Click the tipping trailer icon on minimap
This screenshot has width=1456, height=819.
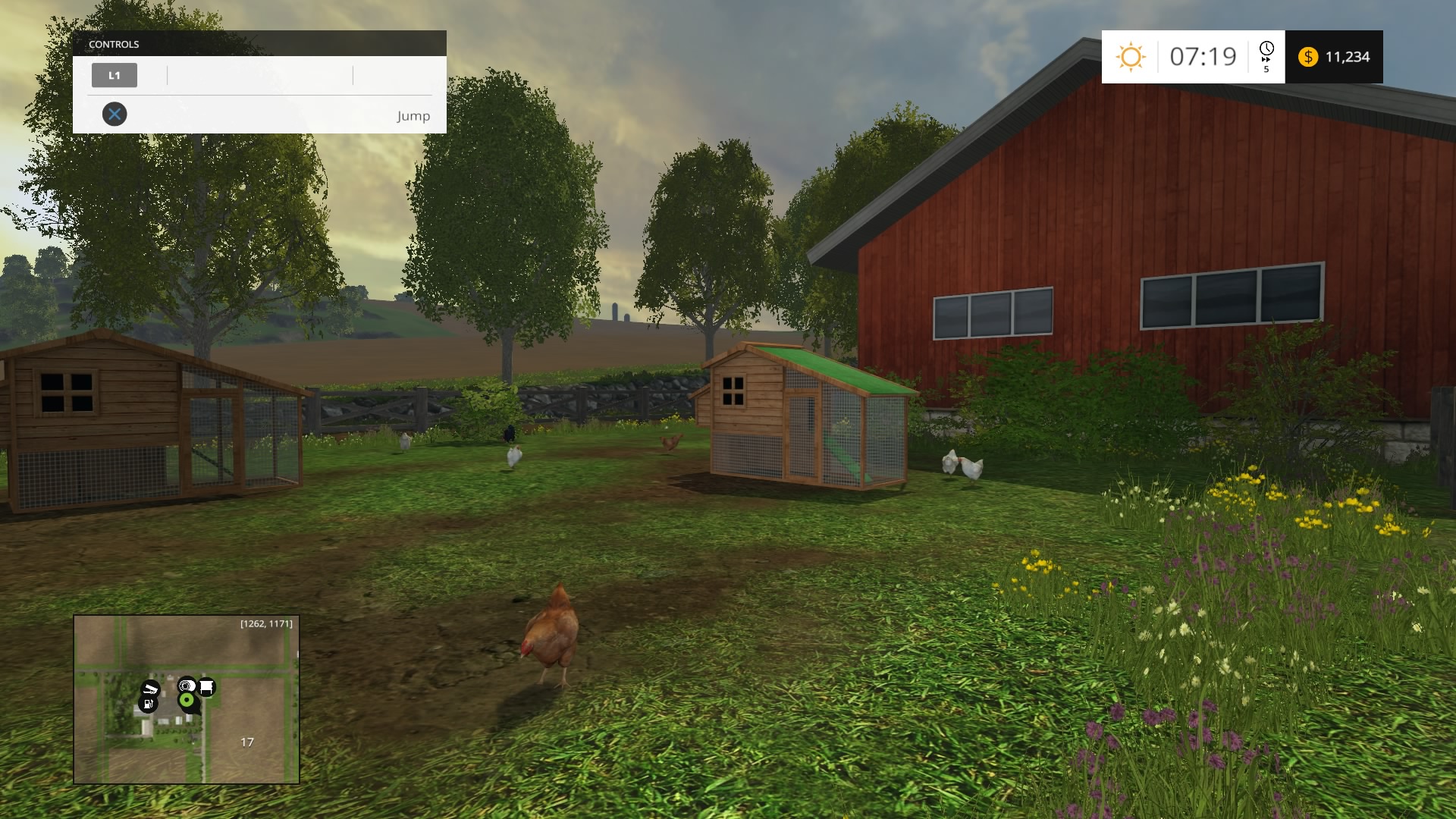point(152,689)
